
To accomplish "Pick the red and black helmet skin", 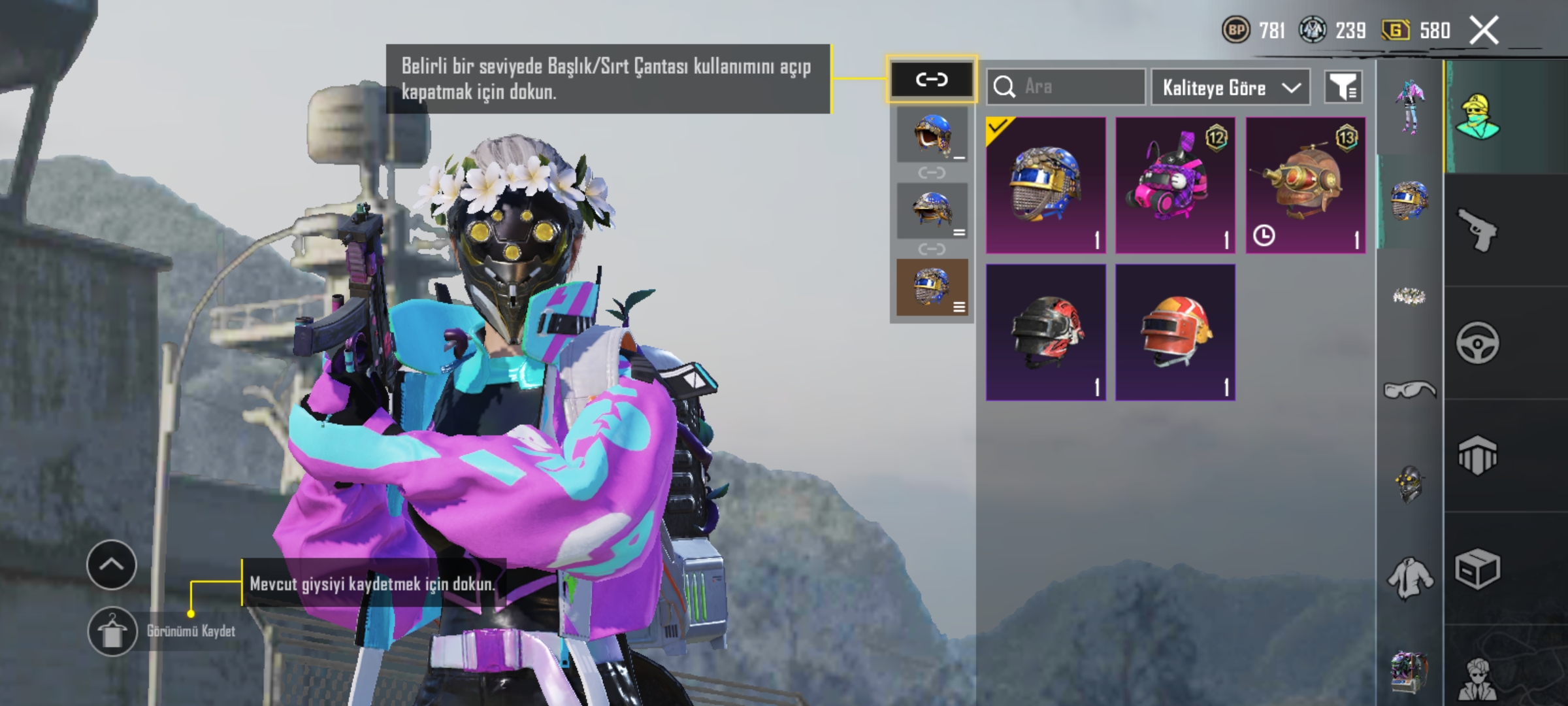I will click(x=1045, y=333).
